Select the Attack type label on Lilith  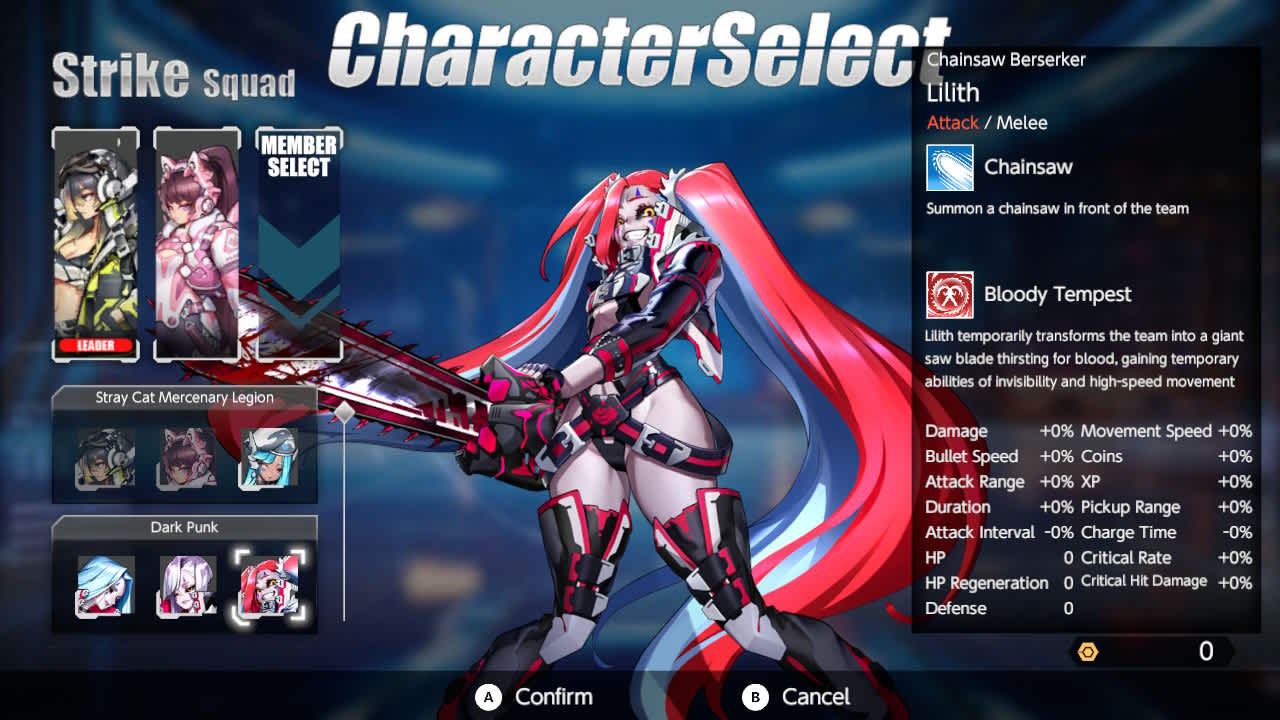click(952, 122)
